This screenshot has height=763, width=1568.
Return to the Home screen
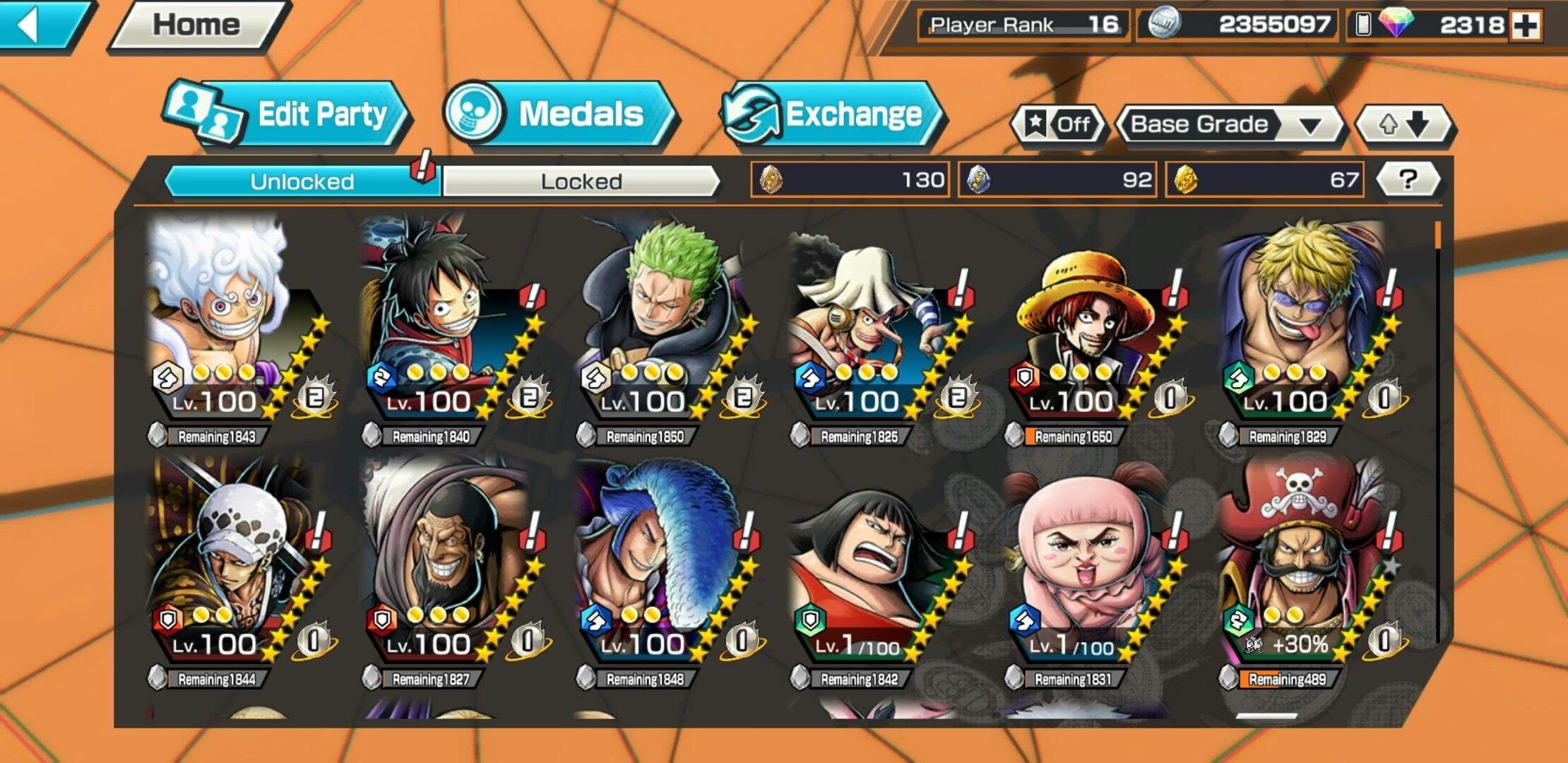[196, 25]
